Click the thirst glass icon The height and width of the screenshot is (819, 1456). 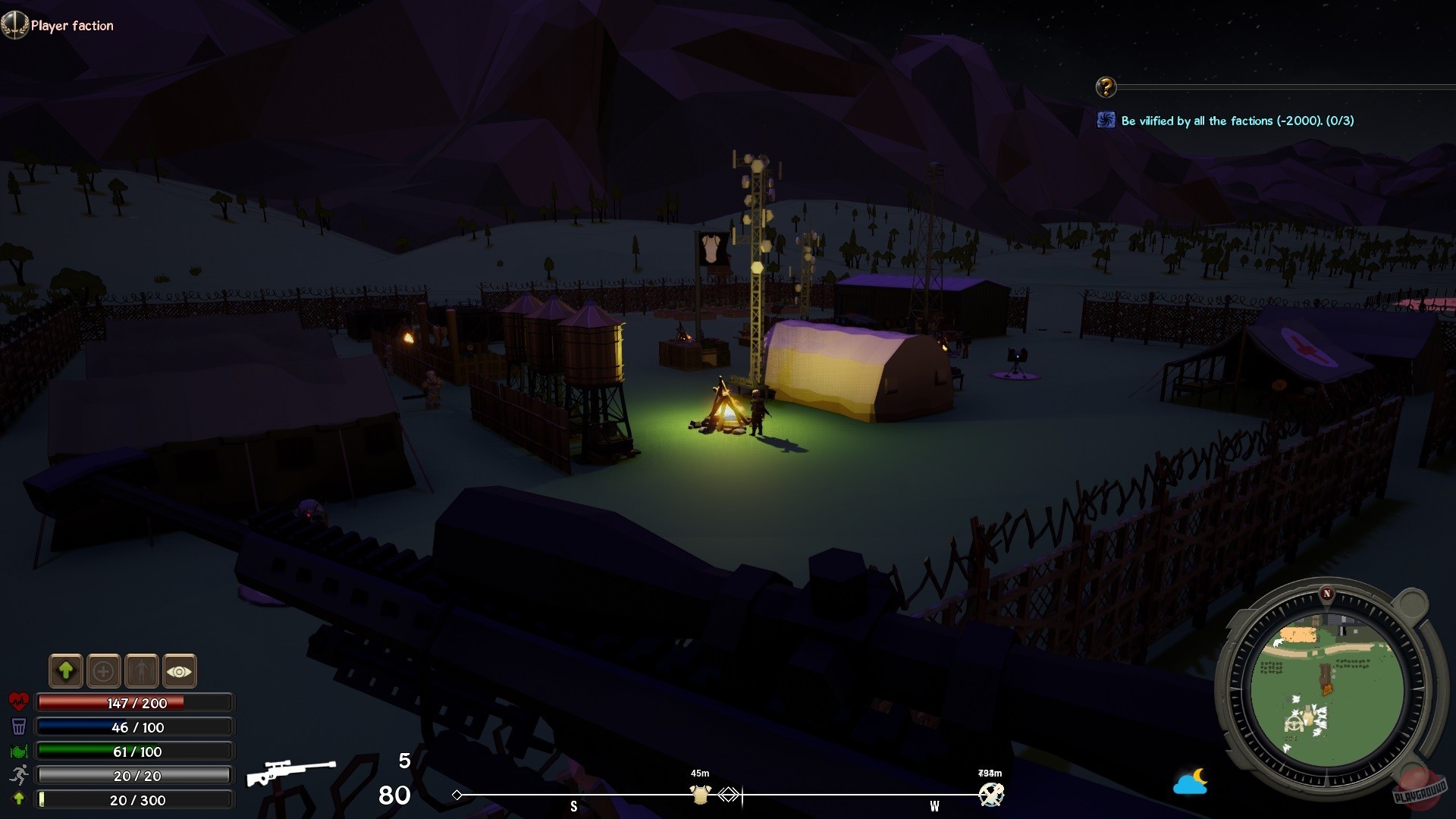[x=18, y=726]
